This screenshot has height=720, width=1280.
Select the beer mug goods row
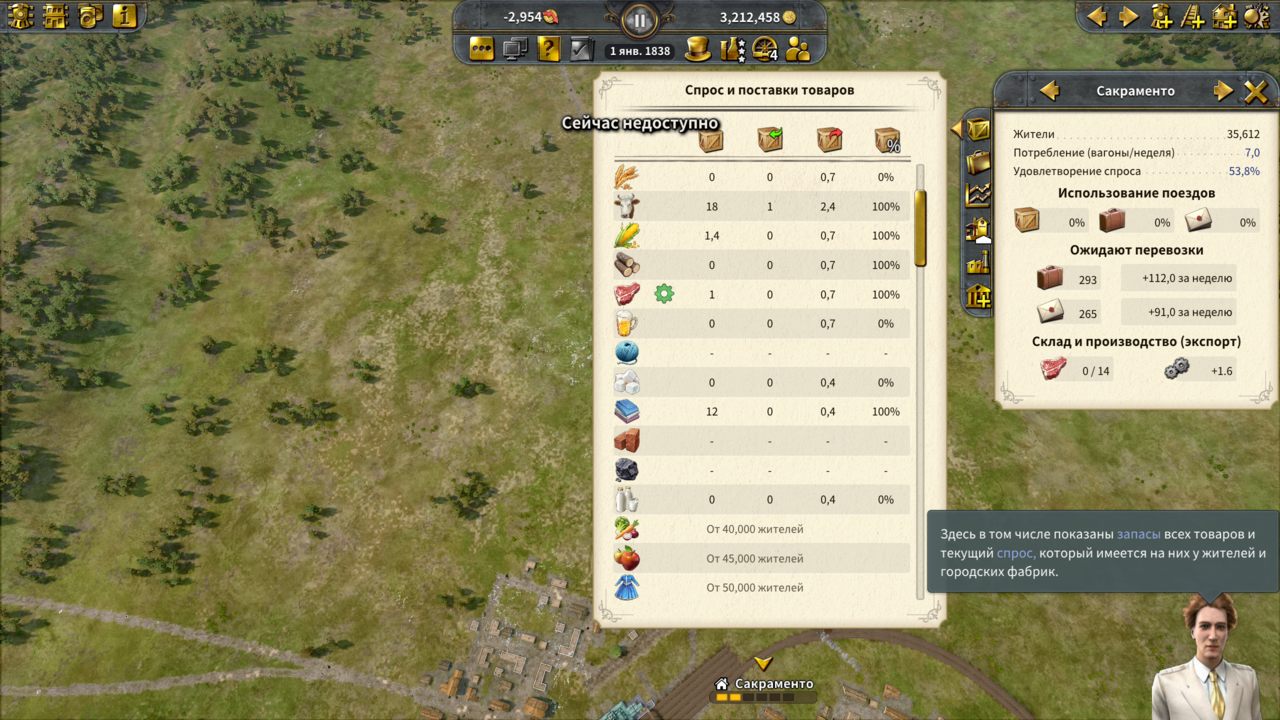(x=760, y=324)
